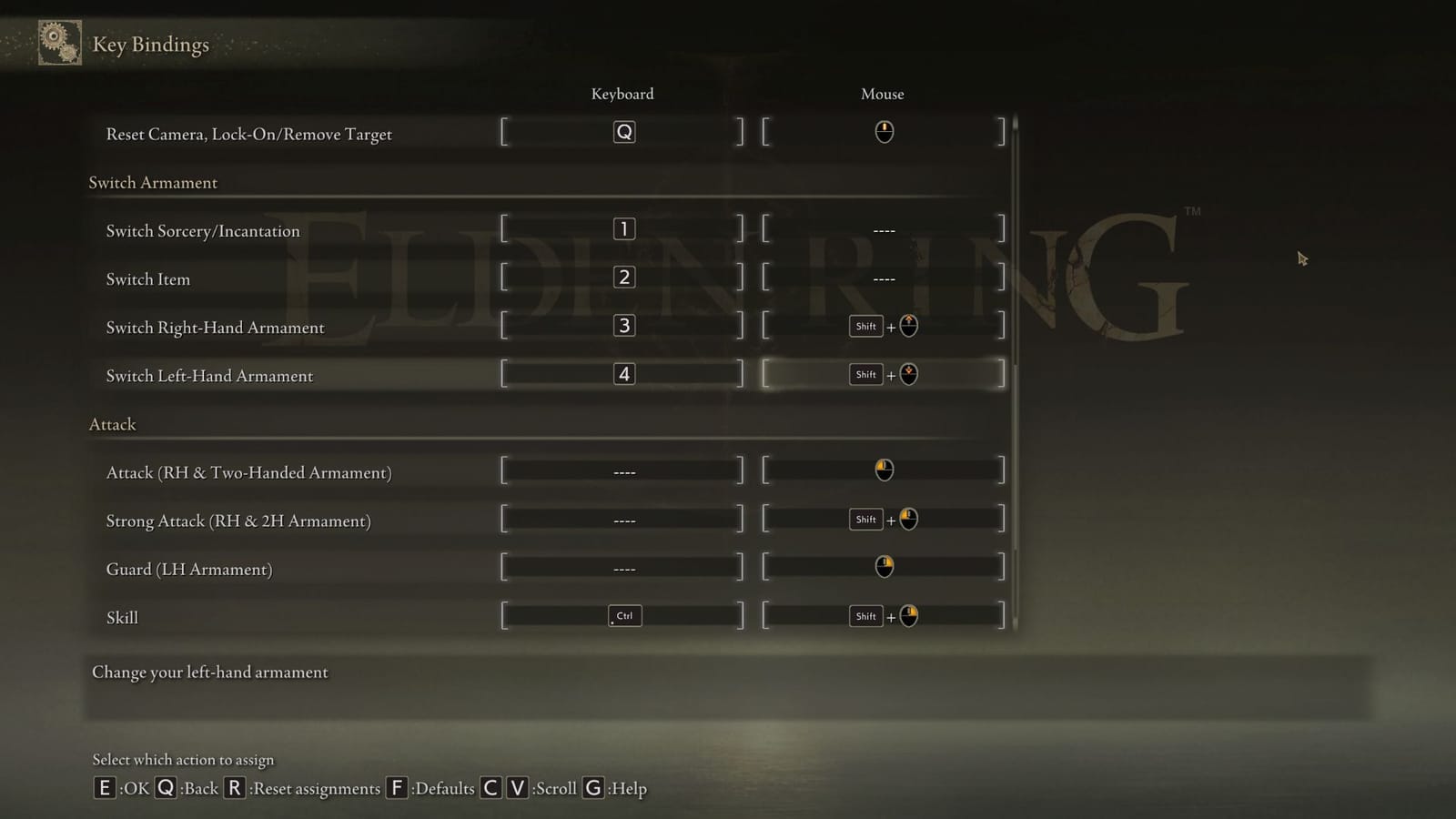Click Shift+click mouse icon for Strong Attack
1456x819 pixels.
pos(883,518)
